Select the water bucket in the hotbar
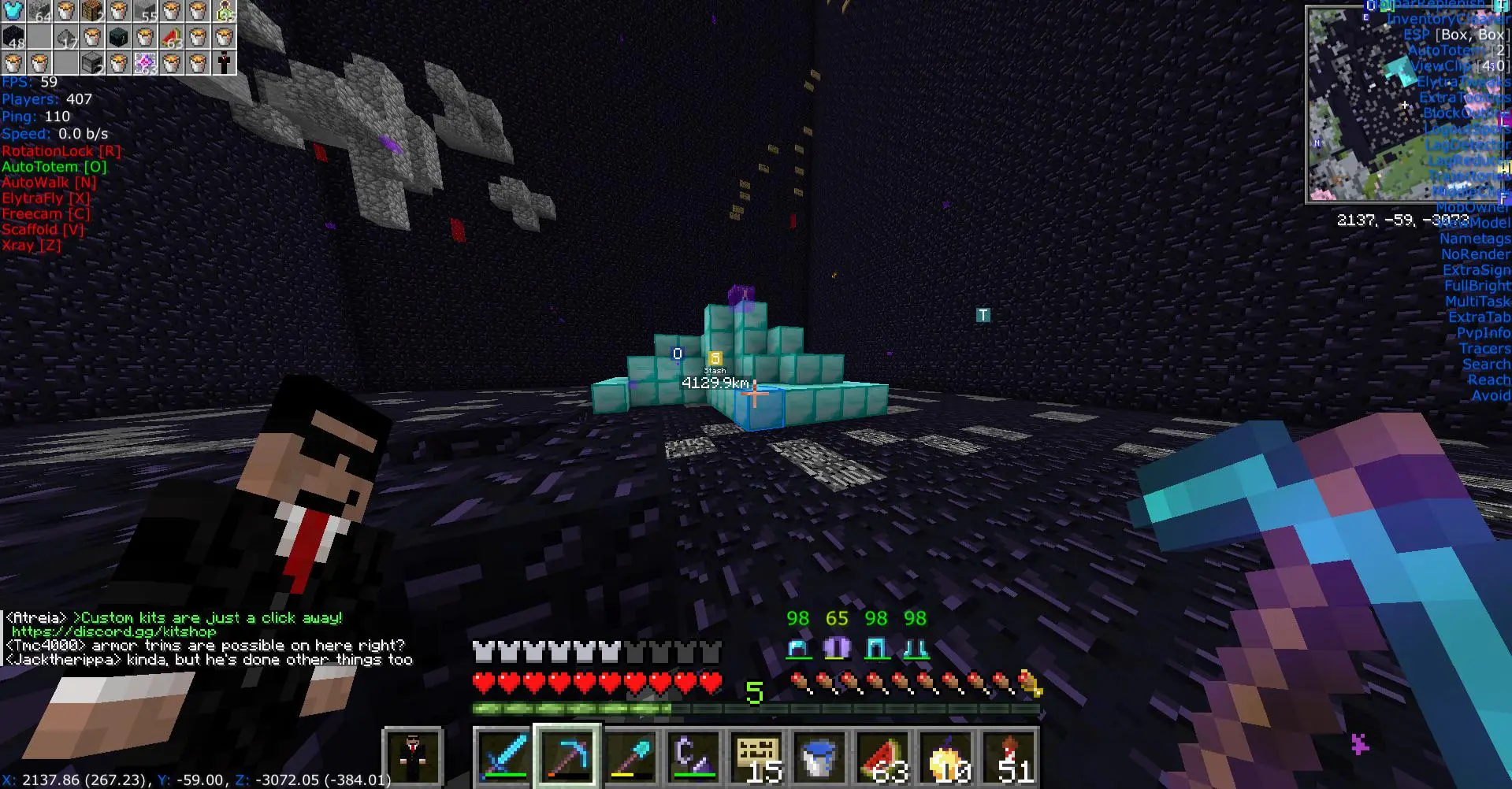Image resolution: width=1512 pixels, height=789 pixels. [x=819, y=754]
